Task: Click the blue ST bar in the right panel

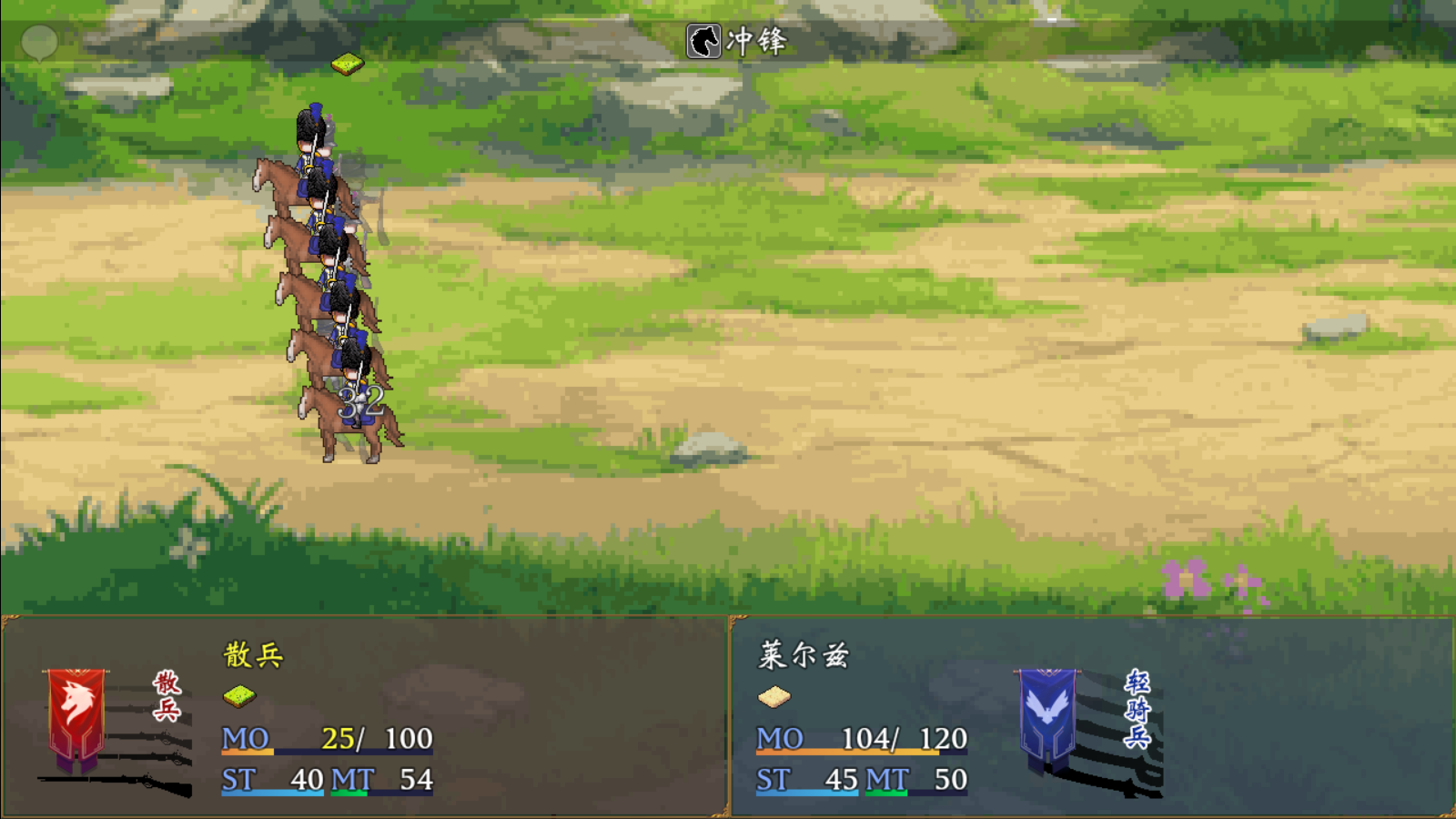Action: [x=805, y=792]
